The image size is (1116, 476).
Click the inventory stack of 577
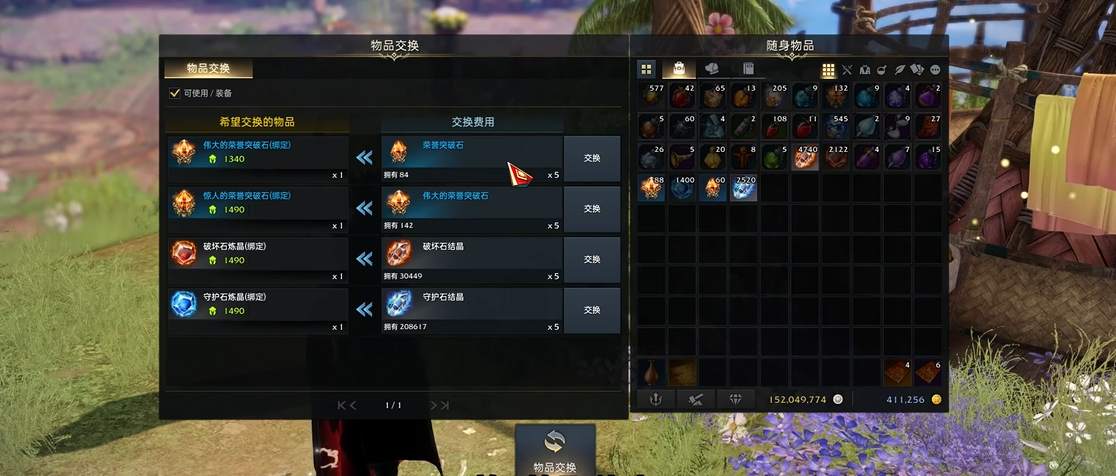pyautogui.click(x=651, y=96)
